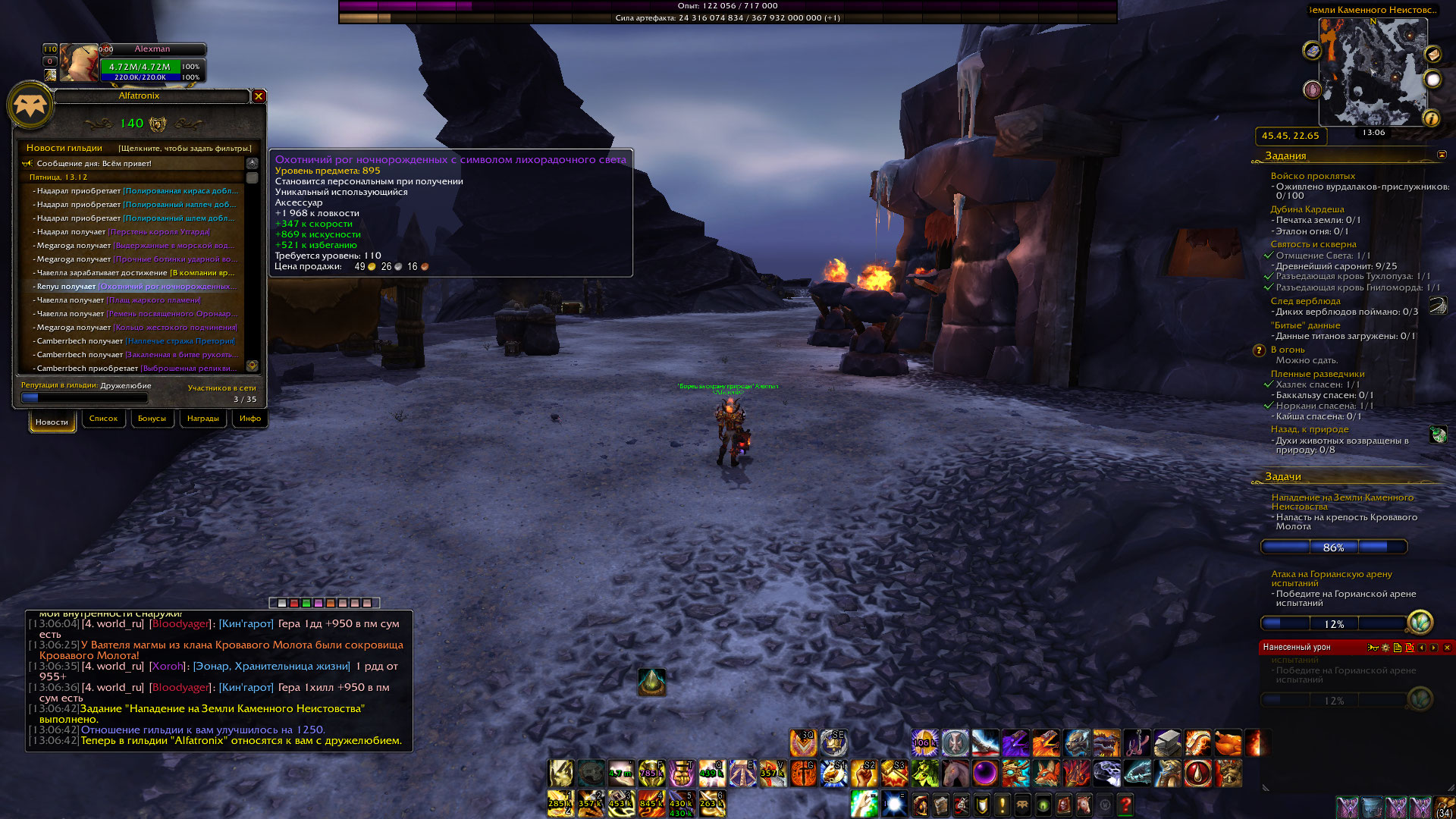Screen dimensions: 1456x819
Task: Click the Alexman player portrait
Action: pyautogui.click(x=79, y=63)
